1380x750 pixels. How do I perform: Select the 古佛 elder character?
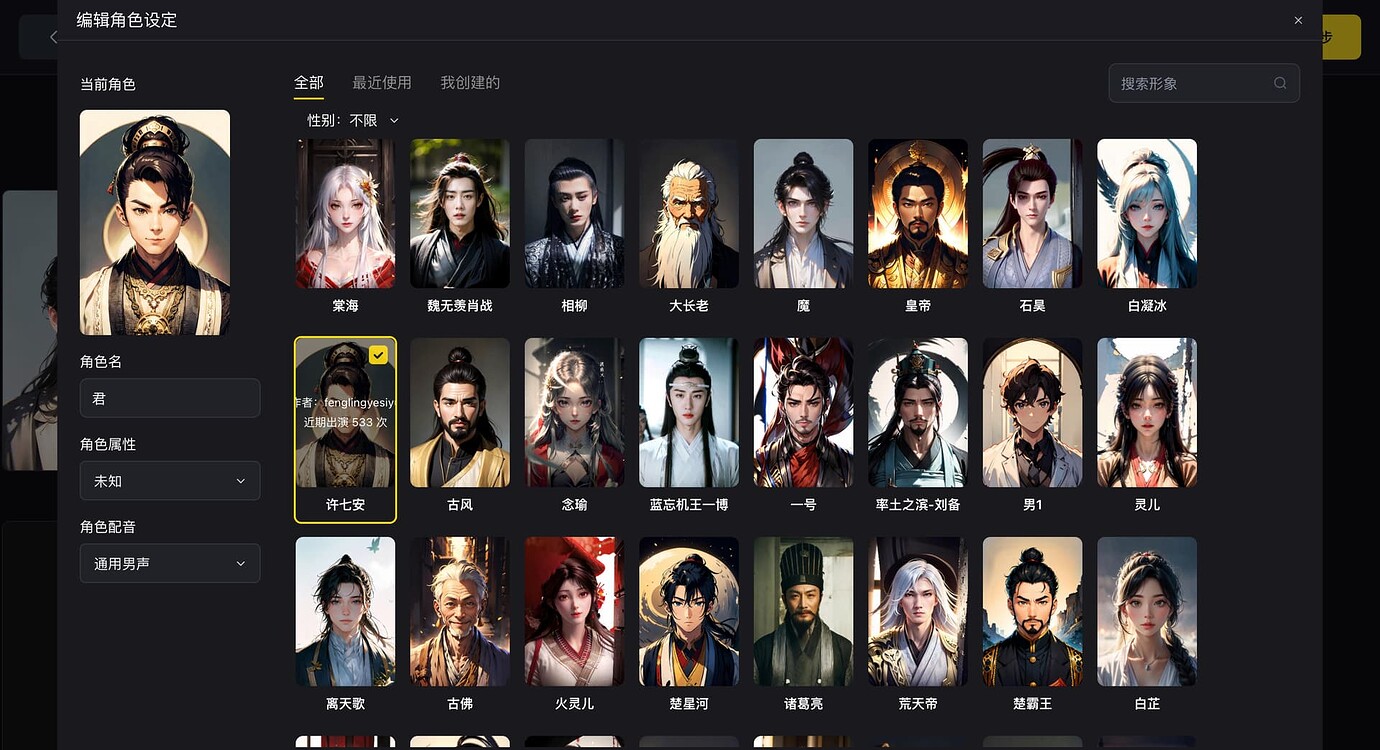pyautogui.click(x=459, y=611)
